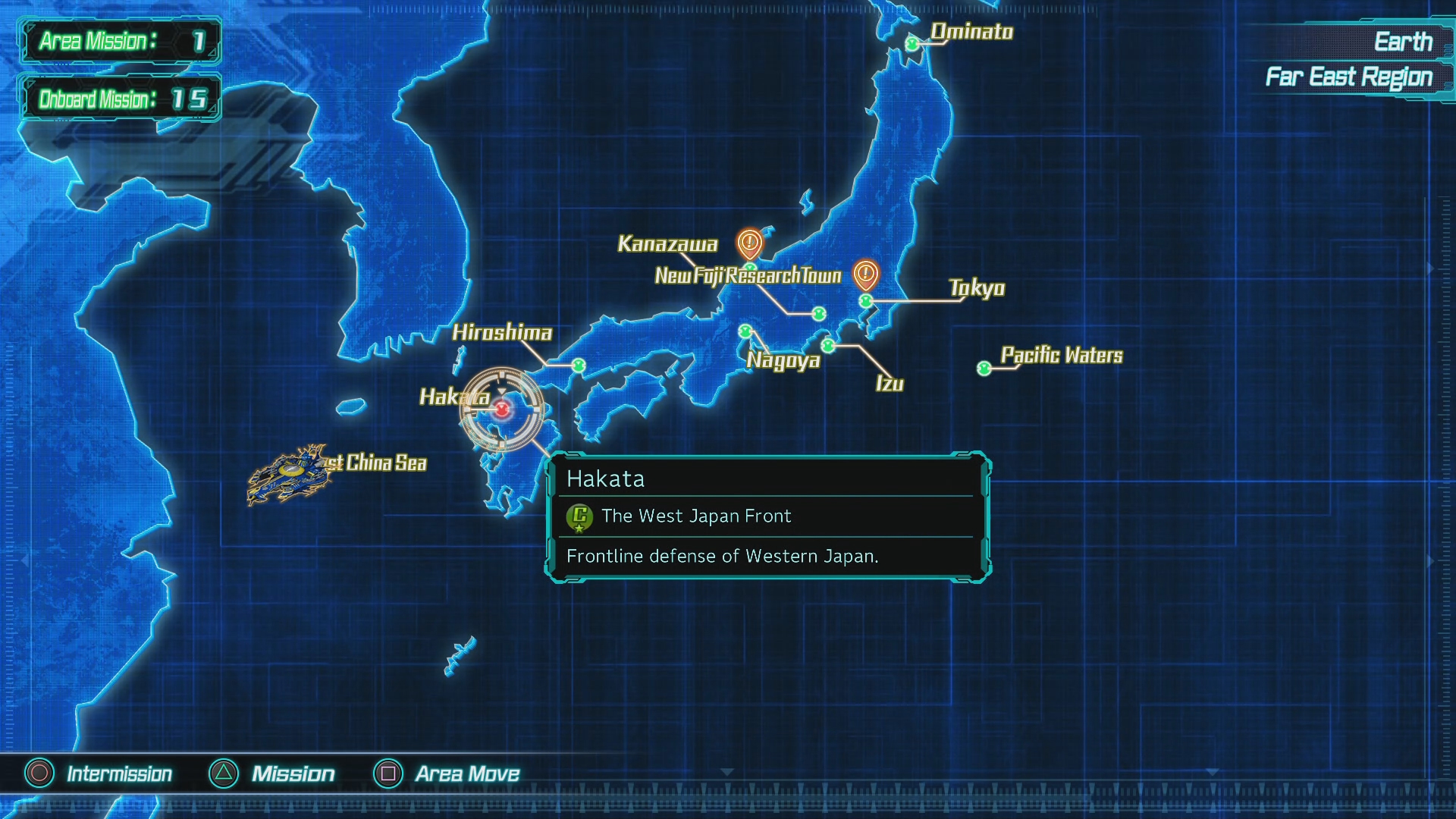Screen dimensions: 1456x819
Task: Click the orange alert marker above Tokyo
Action: pos(865,274)
